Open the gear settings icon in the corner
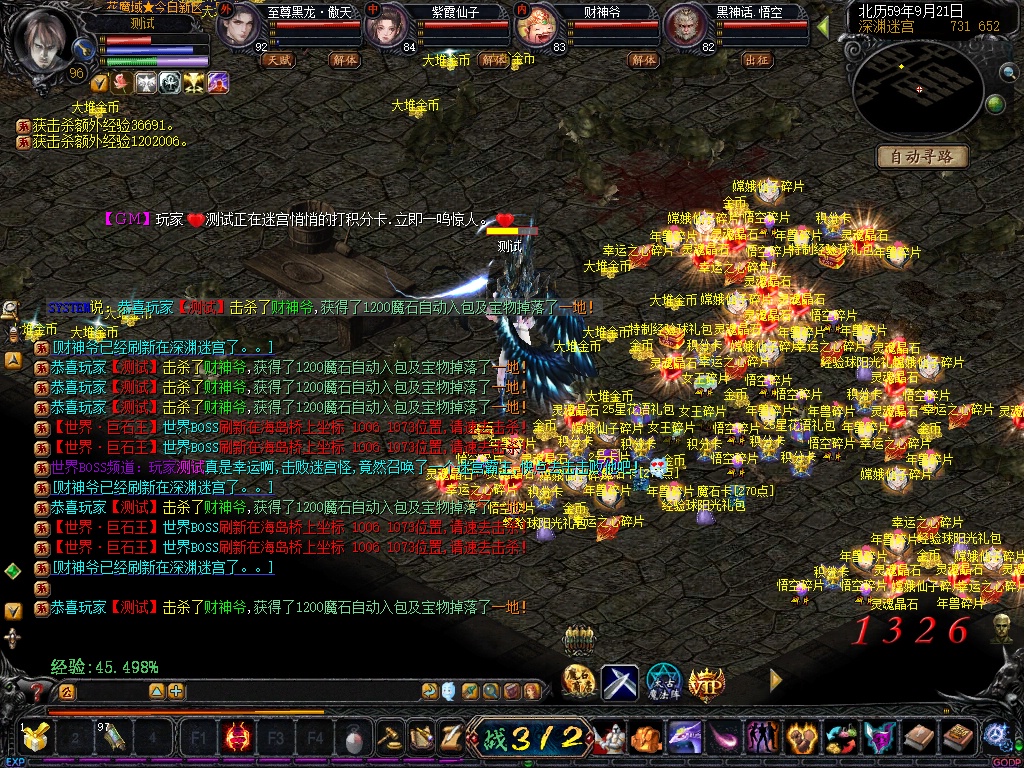 [x=995, y=735]
